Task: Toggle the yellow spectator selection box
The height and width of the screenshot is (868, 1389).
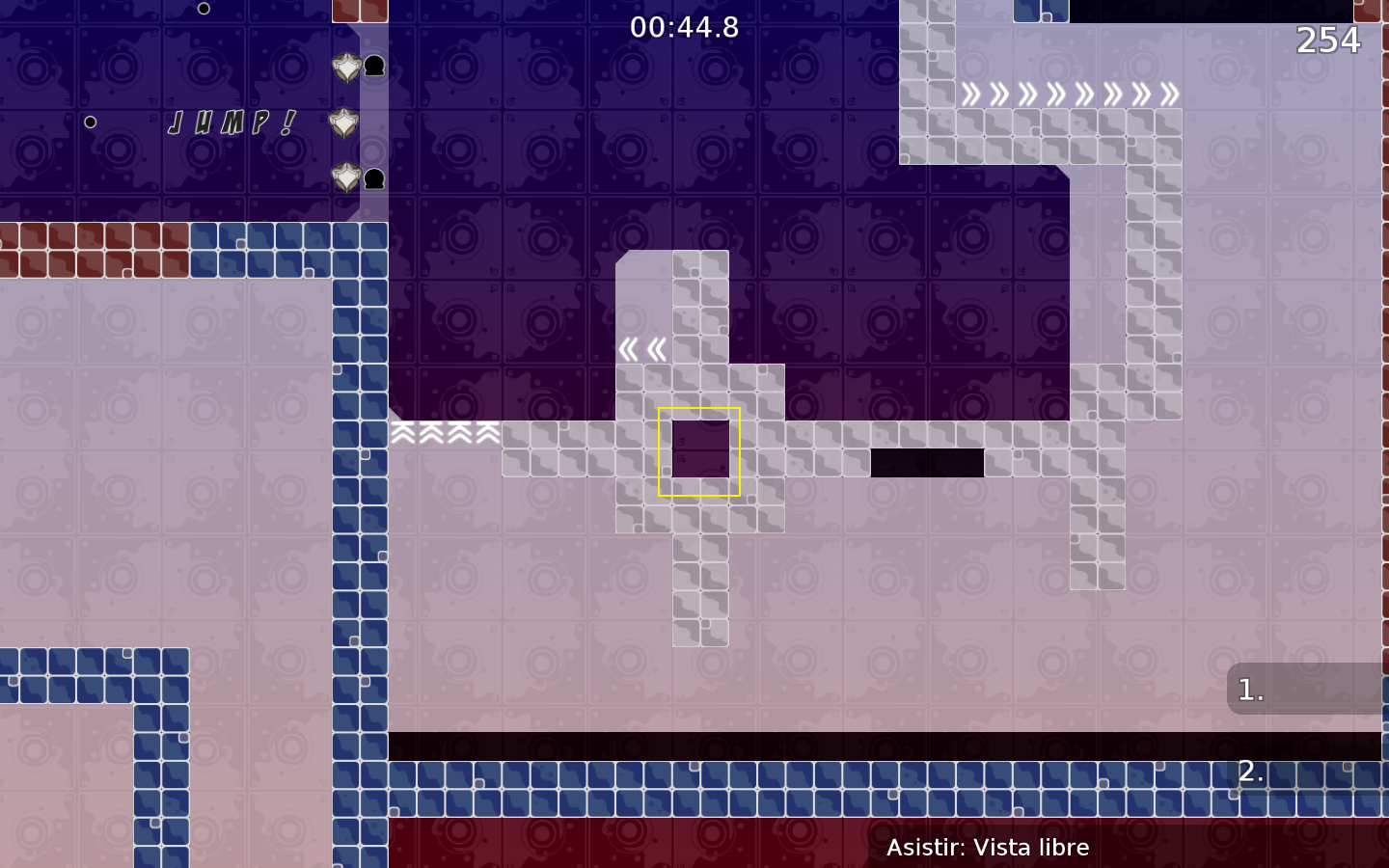Action: click(x=698, y=450)
